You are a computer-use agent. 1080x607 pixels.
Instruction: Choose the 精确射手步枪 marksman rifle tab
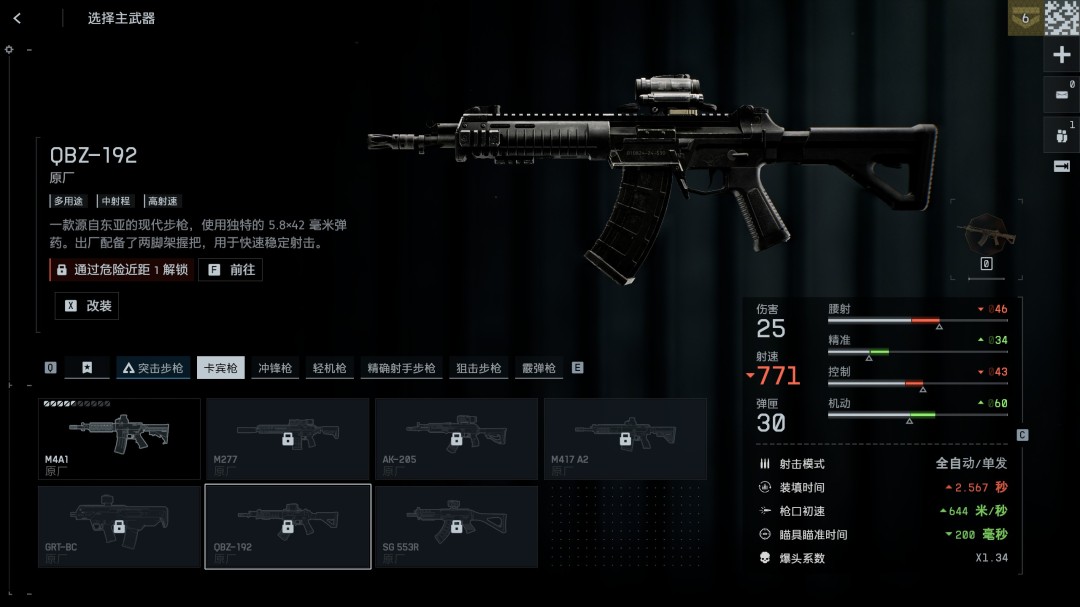click(x=401, y=368)
